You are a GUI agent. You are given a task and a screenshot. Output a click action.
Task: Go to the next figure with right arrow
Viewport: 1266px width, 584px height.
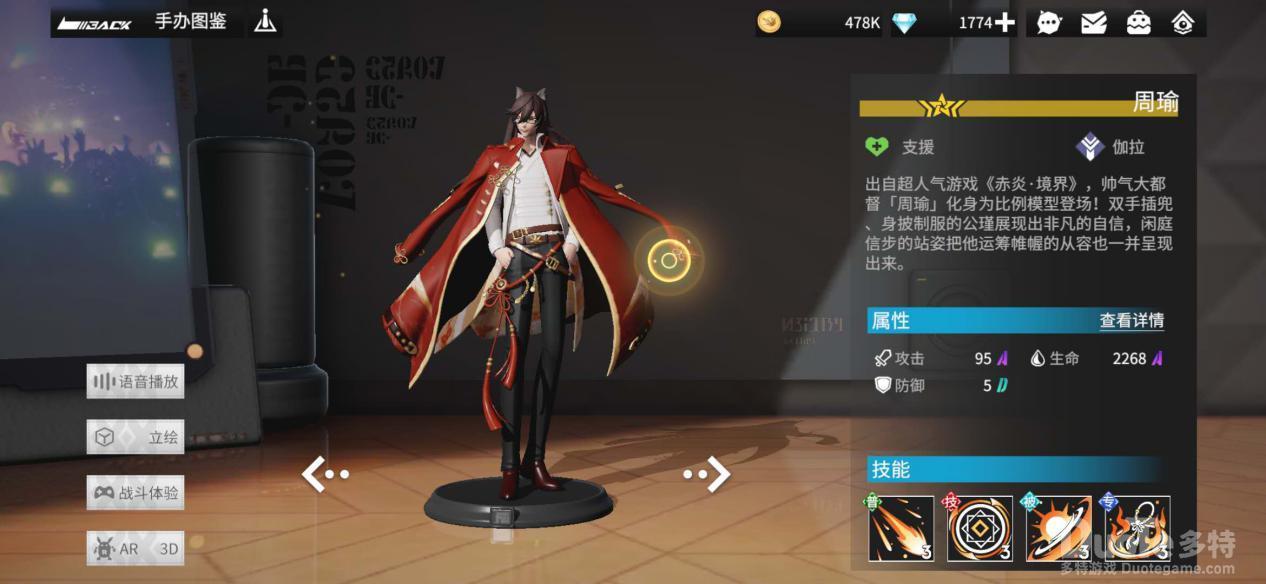(x=708, y=474)
